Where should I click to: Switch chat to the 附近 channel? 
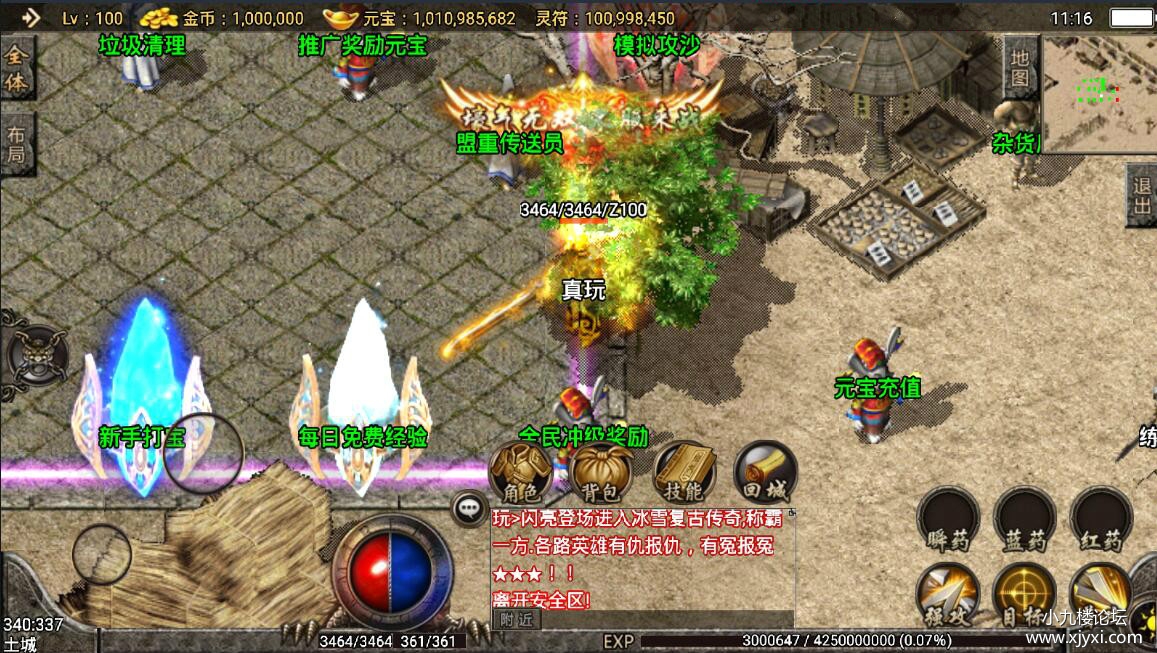(x=516, y=619)
